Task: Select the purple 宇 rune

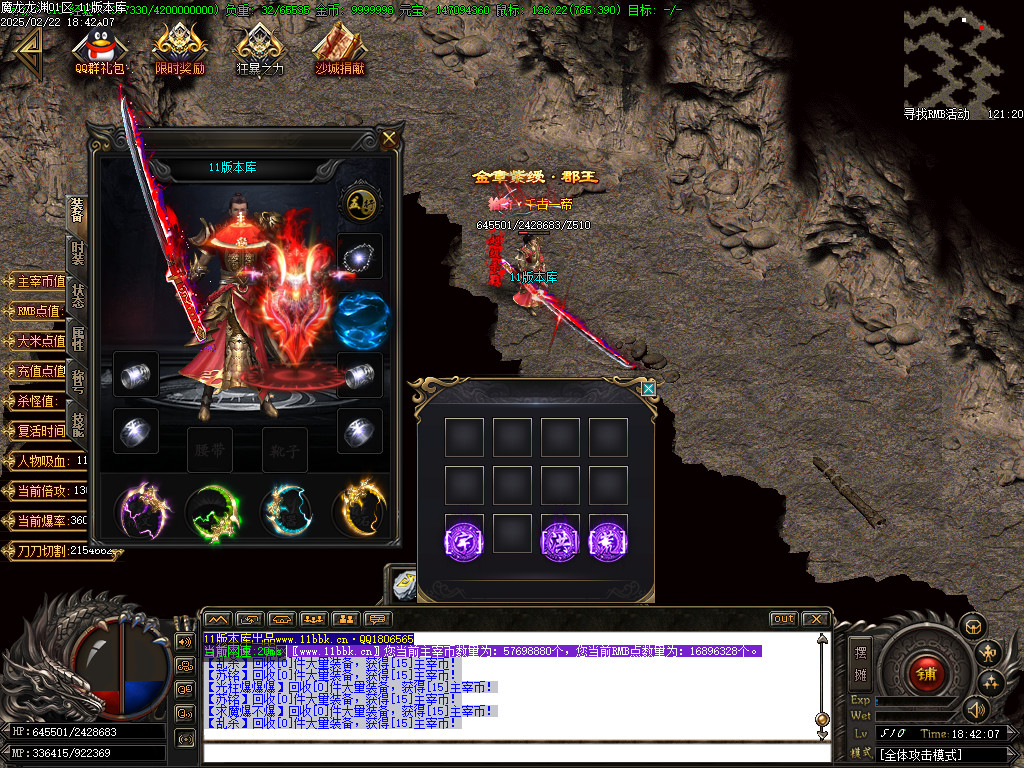Action: click(464, 540)
